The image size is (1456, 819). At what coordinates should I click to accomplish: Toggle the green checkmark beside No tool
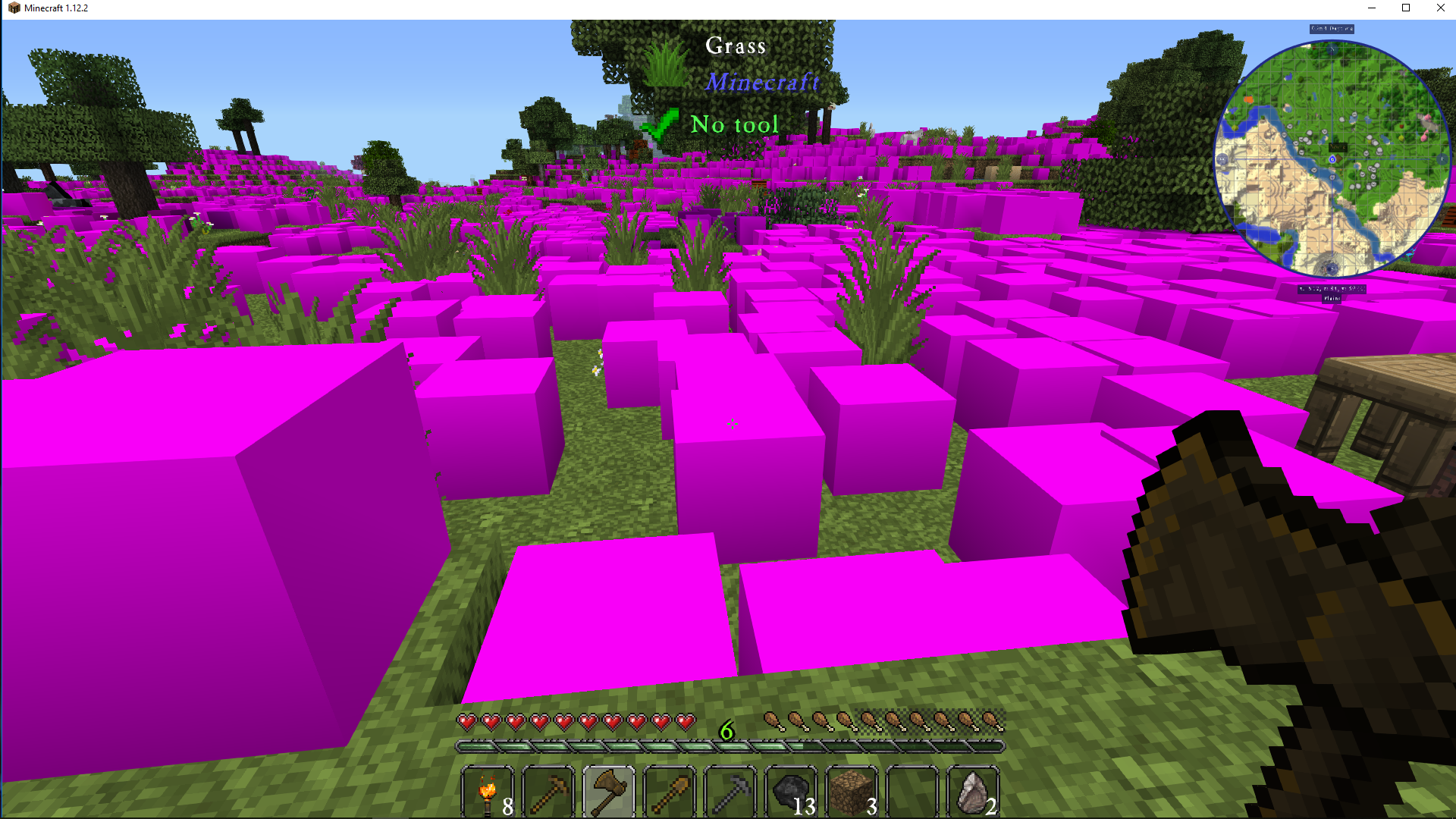pyautogui.click(x=661, y=125)
